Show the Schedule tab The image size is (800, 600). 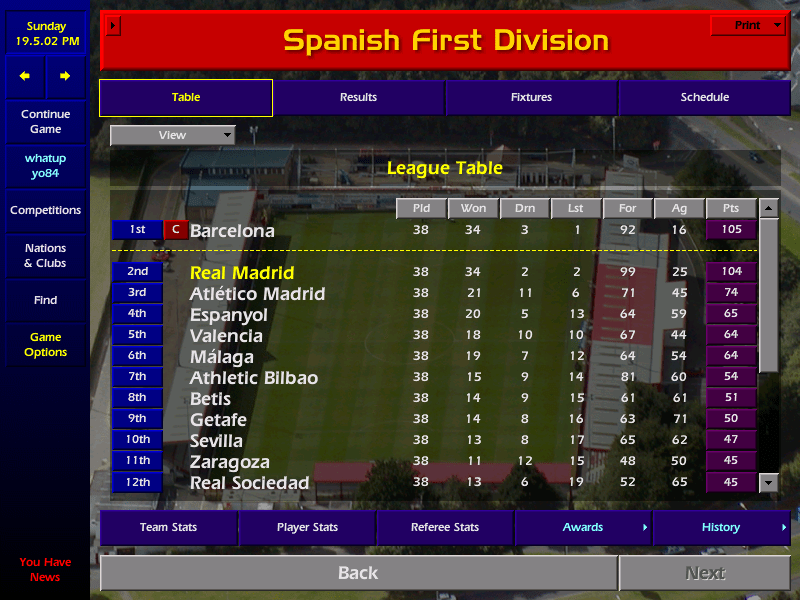[x=704, y=97]
